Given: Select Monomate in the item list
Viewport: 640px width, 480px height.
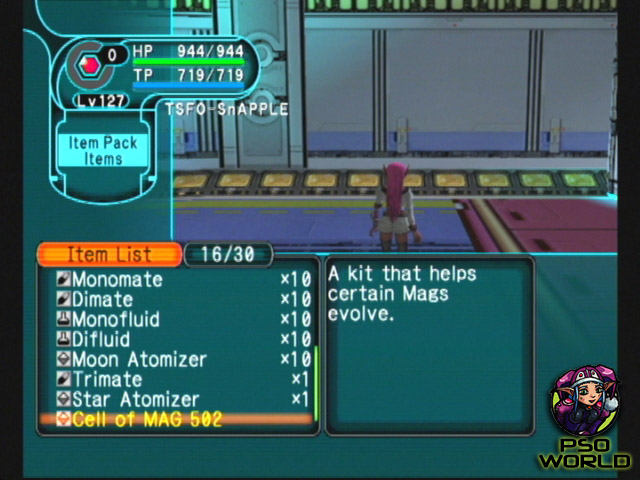Looking at the screenshot, I should pos(116,280).
